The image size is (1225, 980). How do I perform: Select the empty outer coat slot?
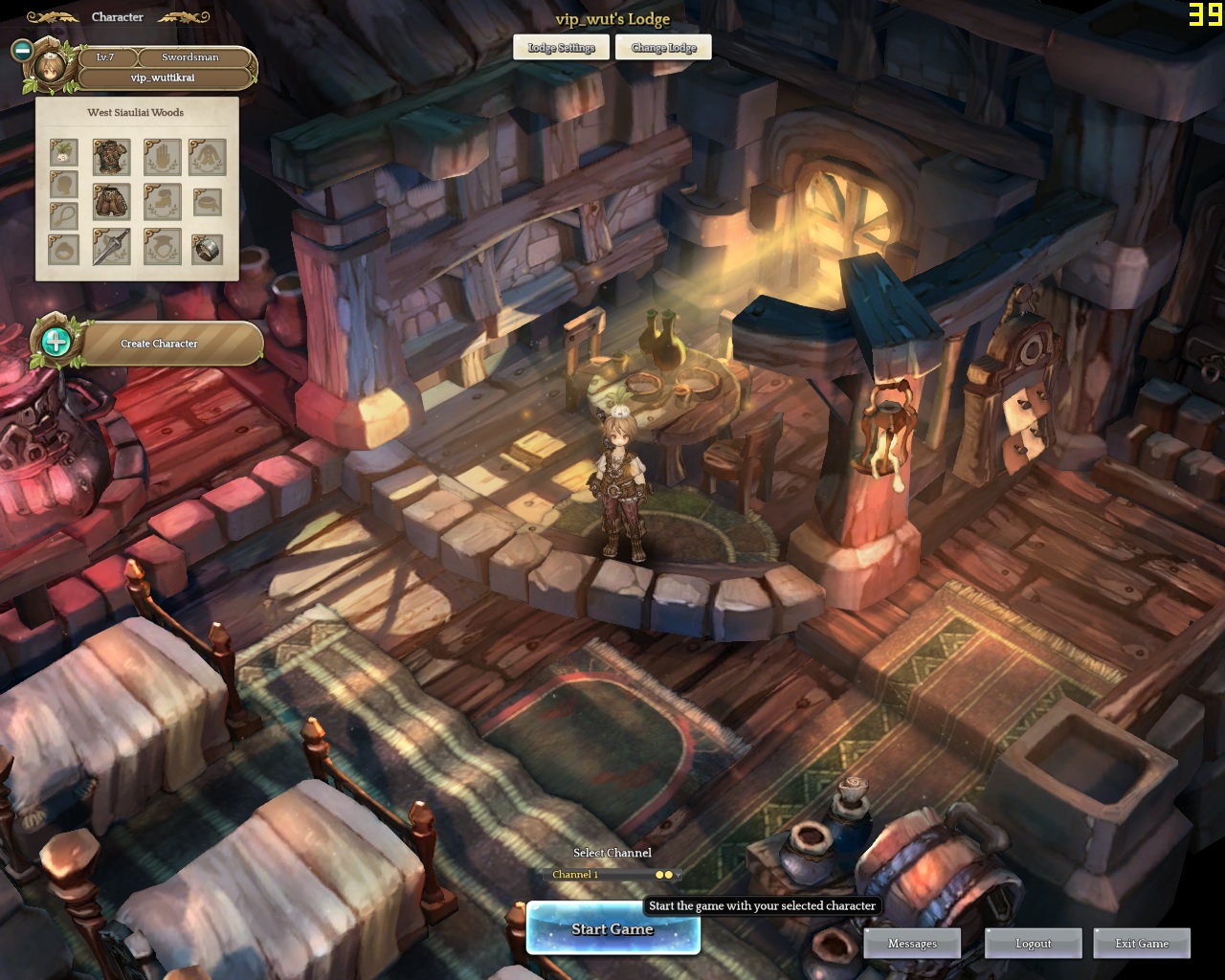click(x=208, y=157)
